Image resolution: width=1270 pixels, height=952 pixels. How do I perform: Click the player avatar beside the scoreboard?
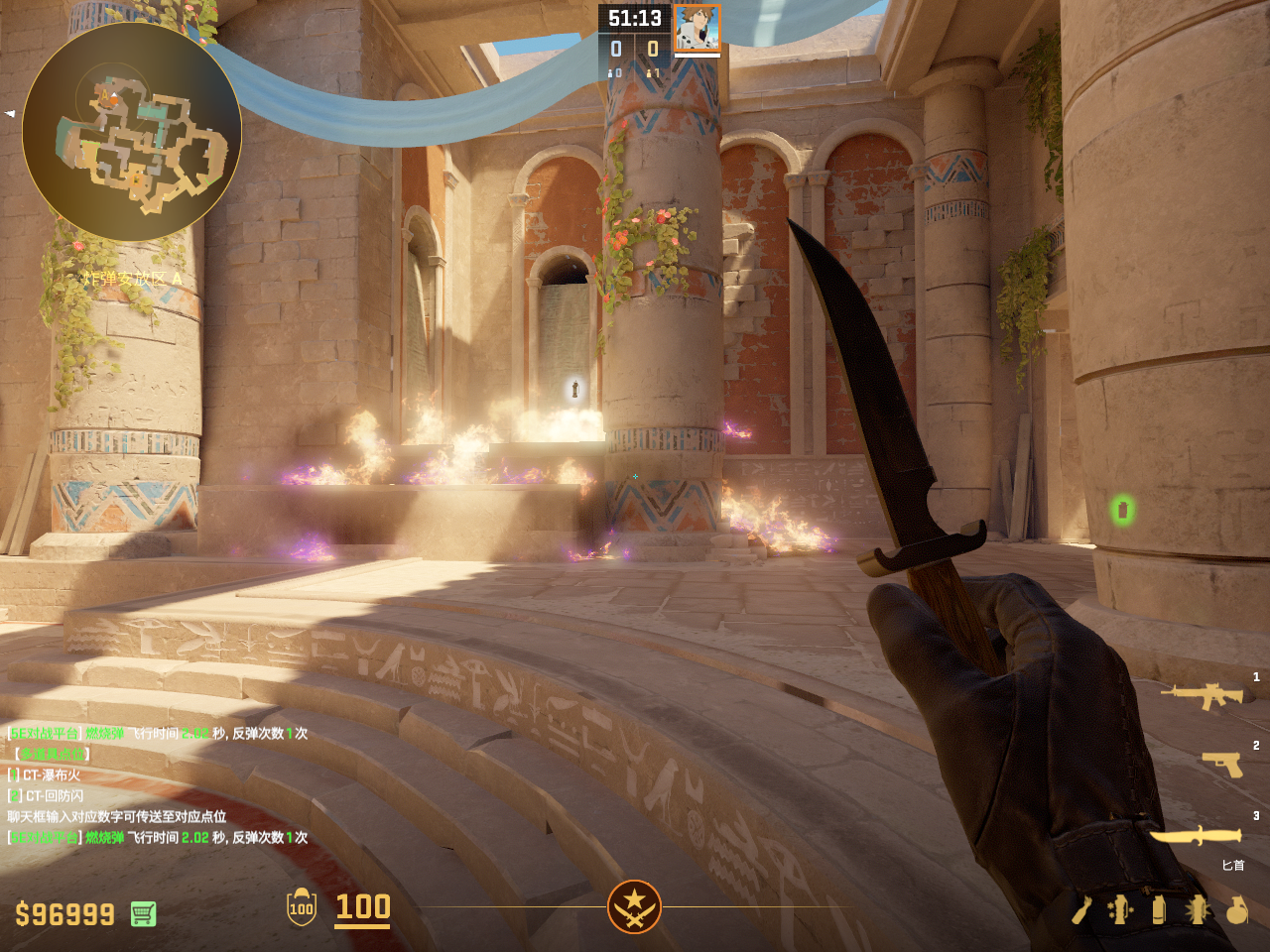click(697, 28)
